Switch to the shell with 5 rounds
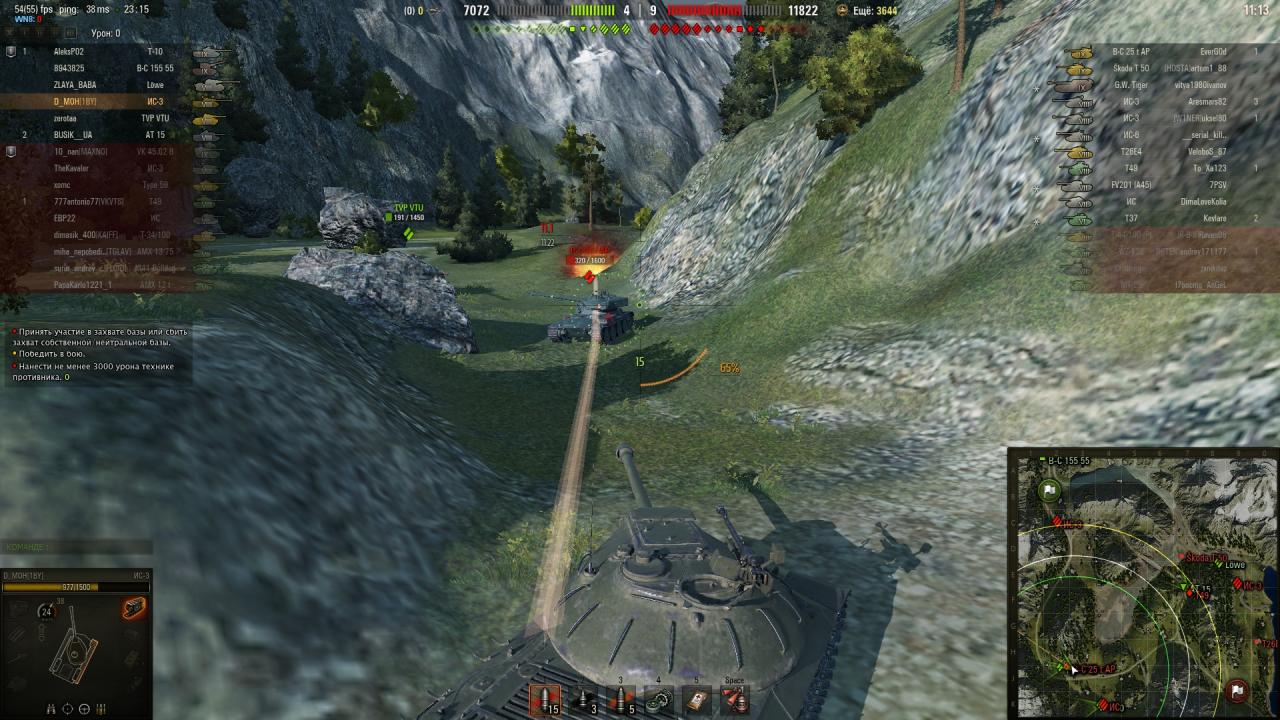This screenshot has width=1280, height=720. pyautogui.click(x=622, y=699)
